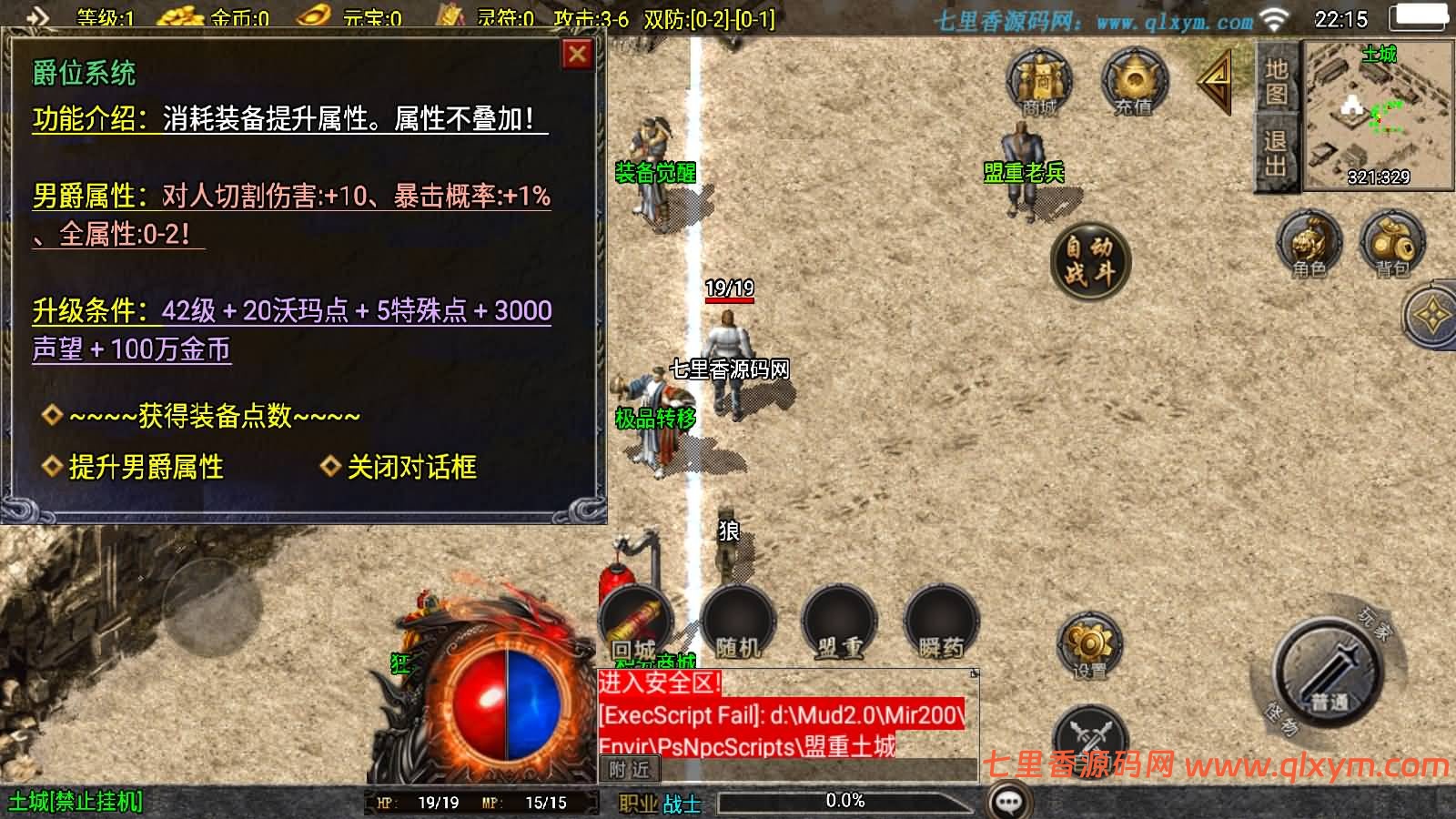The width and height of the screenshot is (1456, 819).
Task: Open the 商城 shop icon
Action: [x=1038, y=82]
